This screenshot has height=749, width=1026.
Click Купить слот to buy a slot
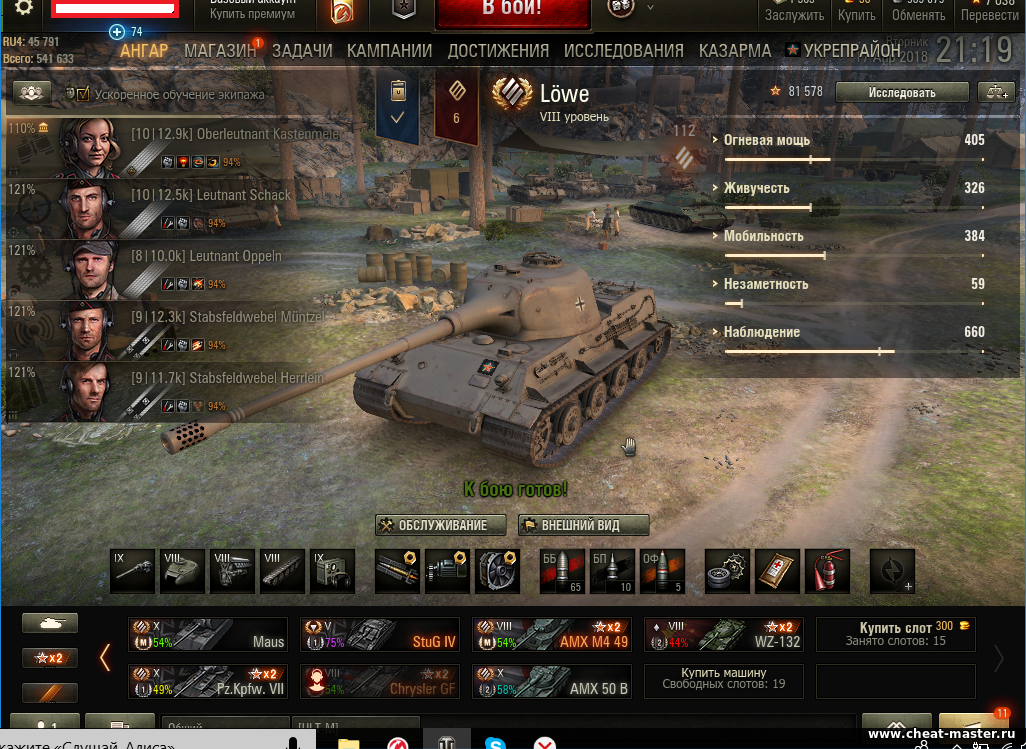click(896, 633)
